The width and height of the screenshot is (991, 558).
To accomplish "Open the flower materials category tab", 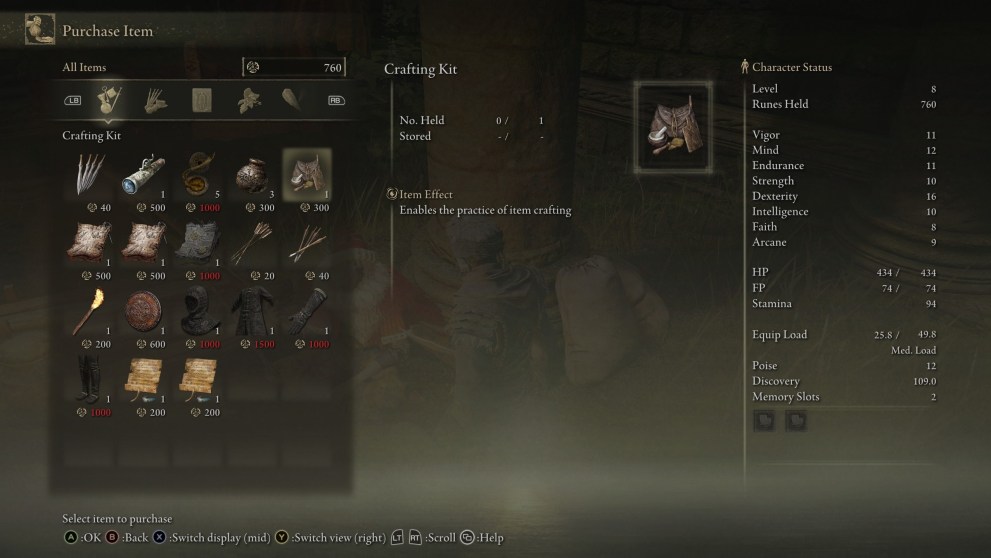I will [247, 99].
